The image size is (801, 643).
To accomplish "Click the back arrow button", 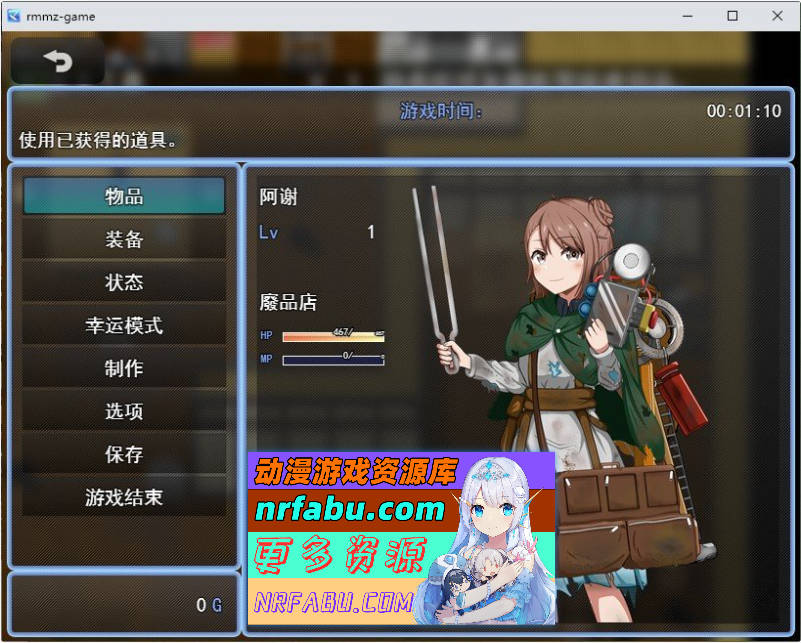I will click(x=58, y=61).
